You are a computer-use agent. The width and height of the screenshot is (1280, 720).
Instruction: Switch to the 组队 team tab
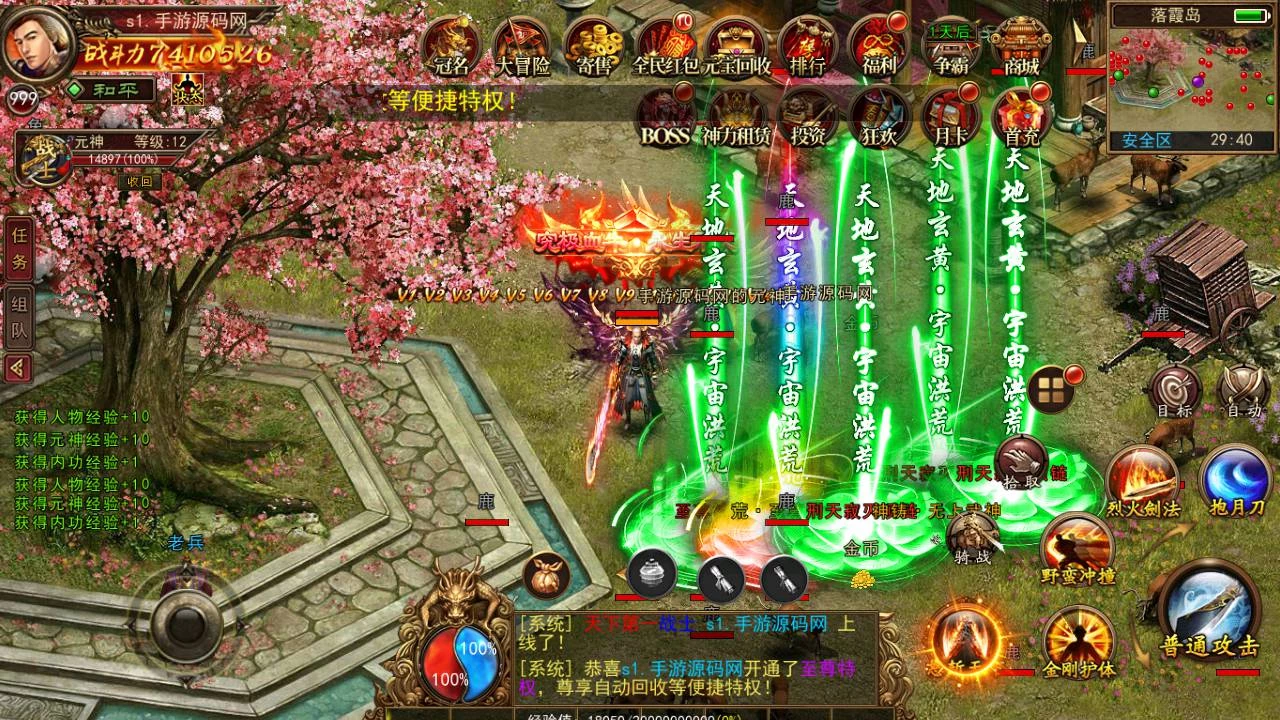point(19,316)
